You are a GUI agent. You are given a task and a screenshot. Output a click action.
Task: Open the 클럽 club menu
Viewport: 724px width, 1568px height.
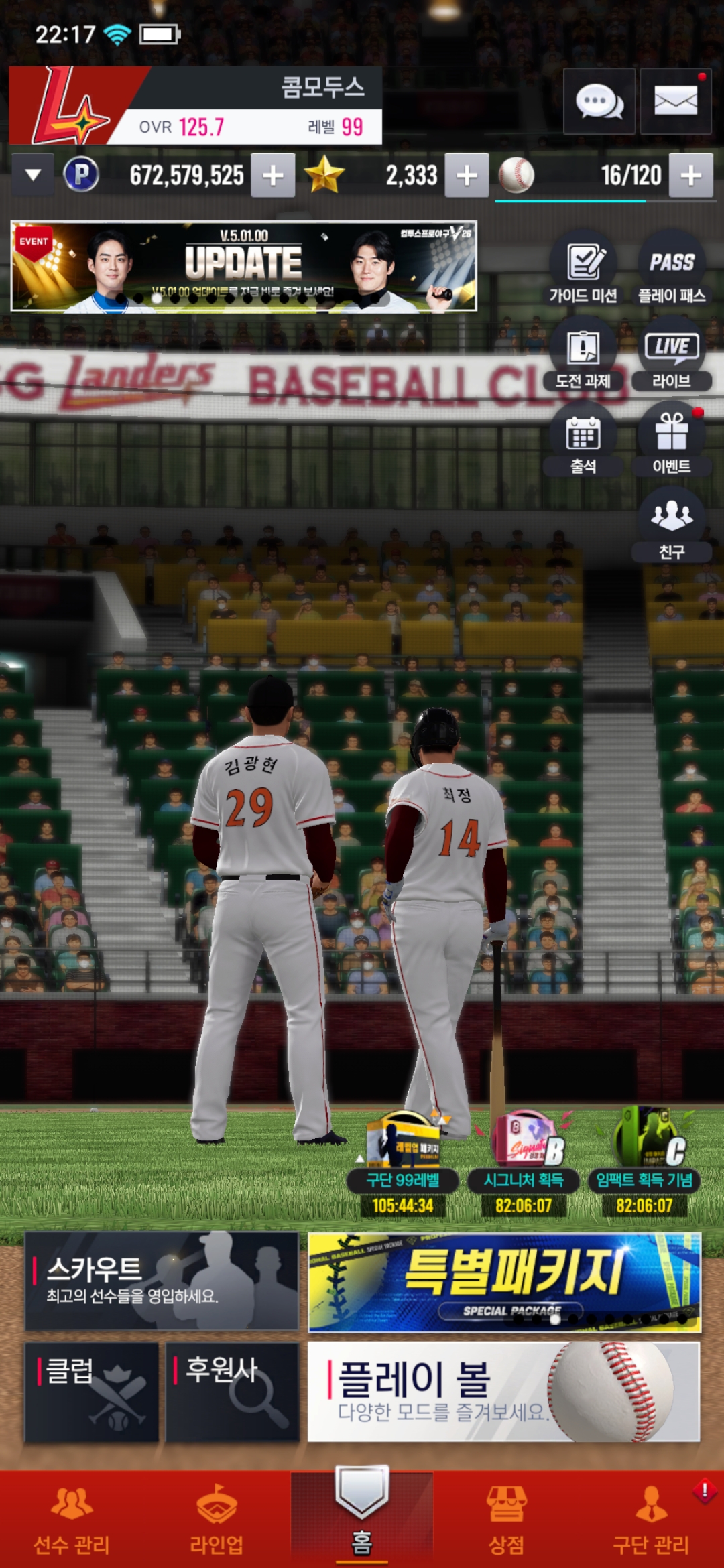92,1391
